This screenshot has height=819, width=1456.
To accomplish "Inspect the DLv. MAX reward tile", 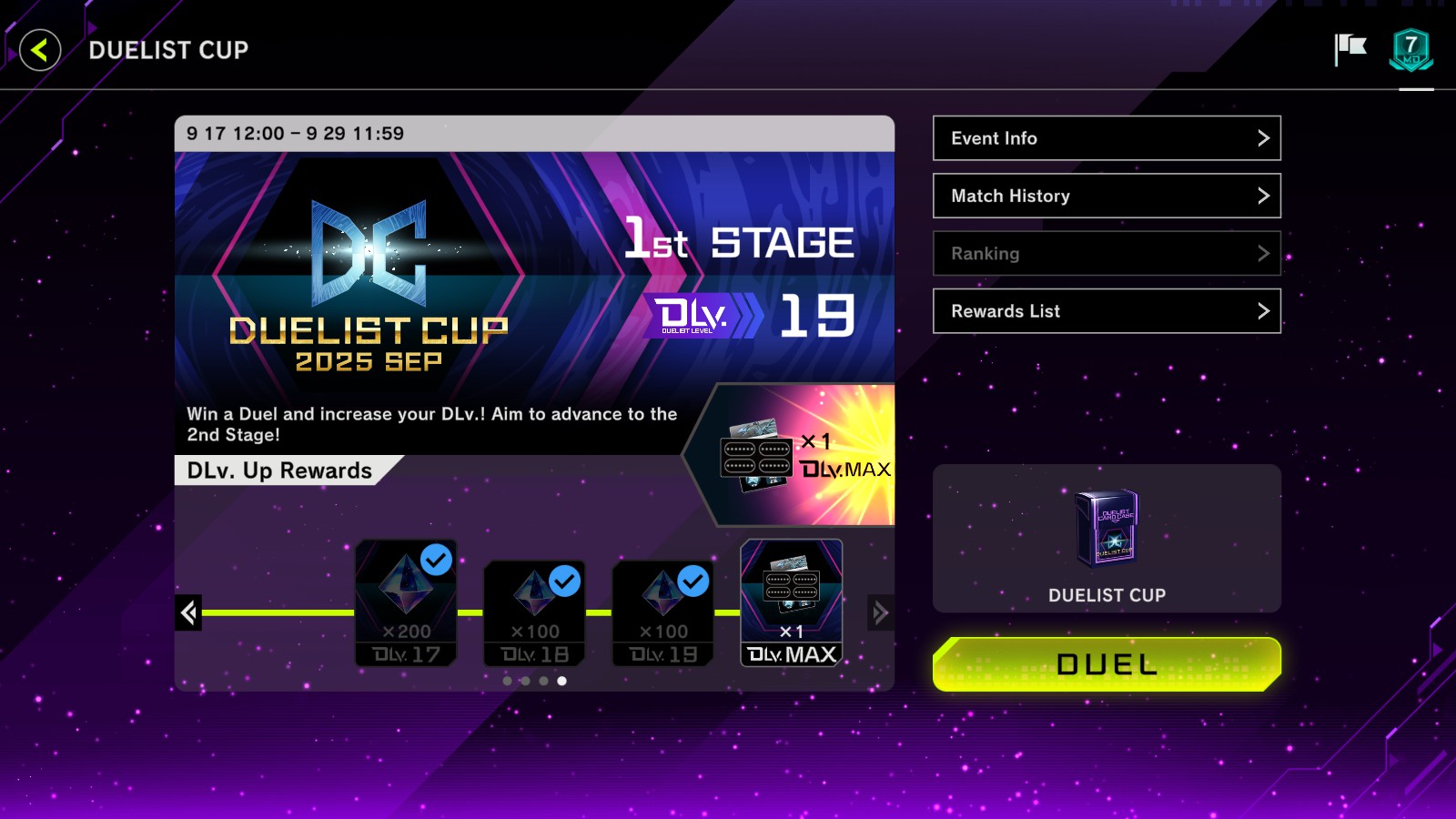I will click(x=792, y=602).
